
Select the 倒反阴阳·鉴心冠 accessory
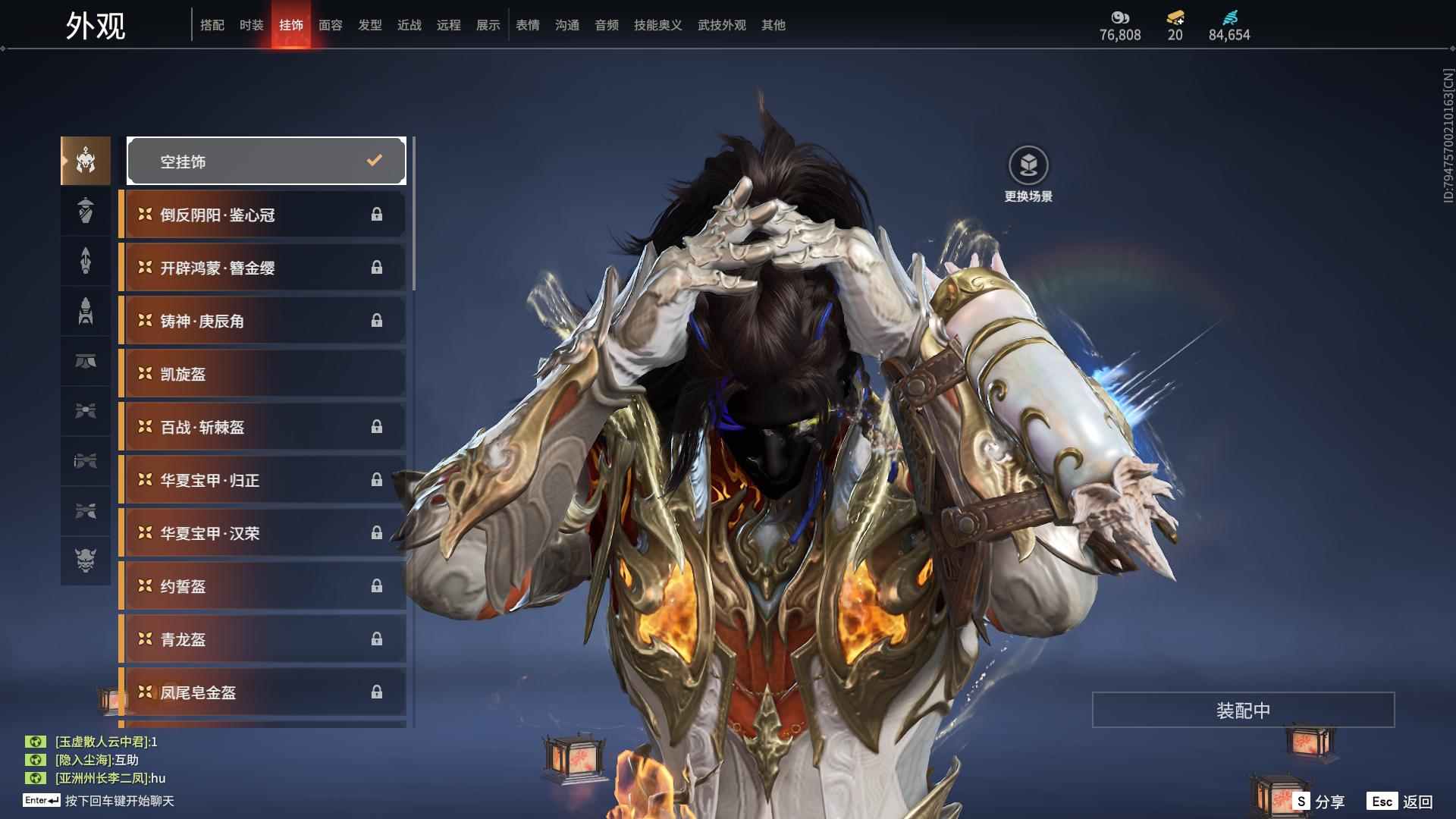(x=262, y=215)
